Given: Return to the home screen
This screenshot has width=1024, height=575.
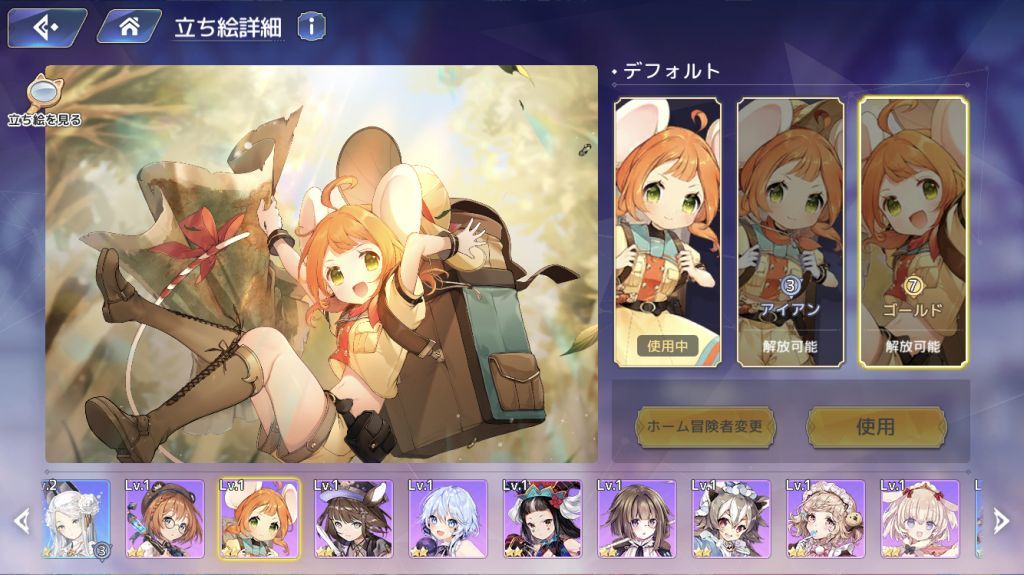Looking at the screenshot, I should [129, 27].
